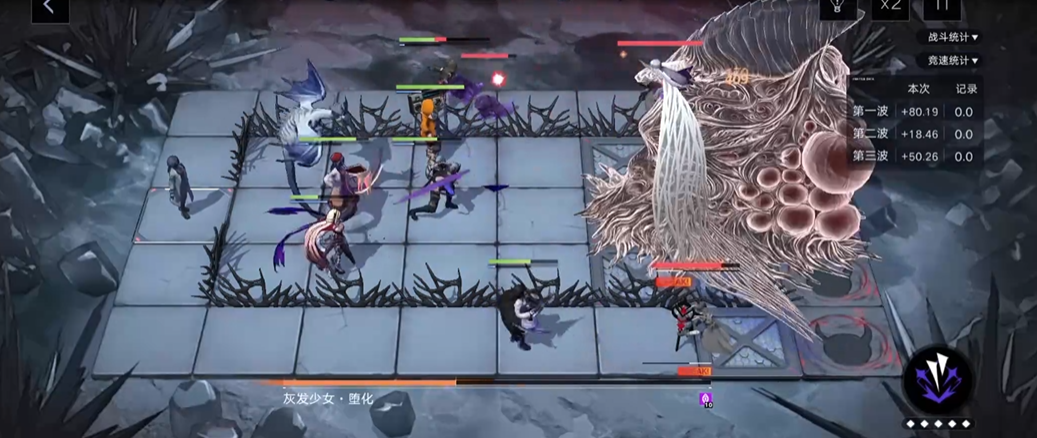1037x438 pixels.
Task: Activate the purple claw skill icon
Action: [x=938, y=378]
